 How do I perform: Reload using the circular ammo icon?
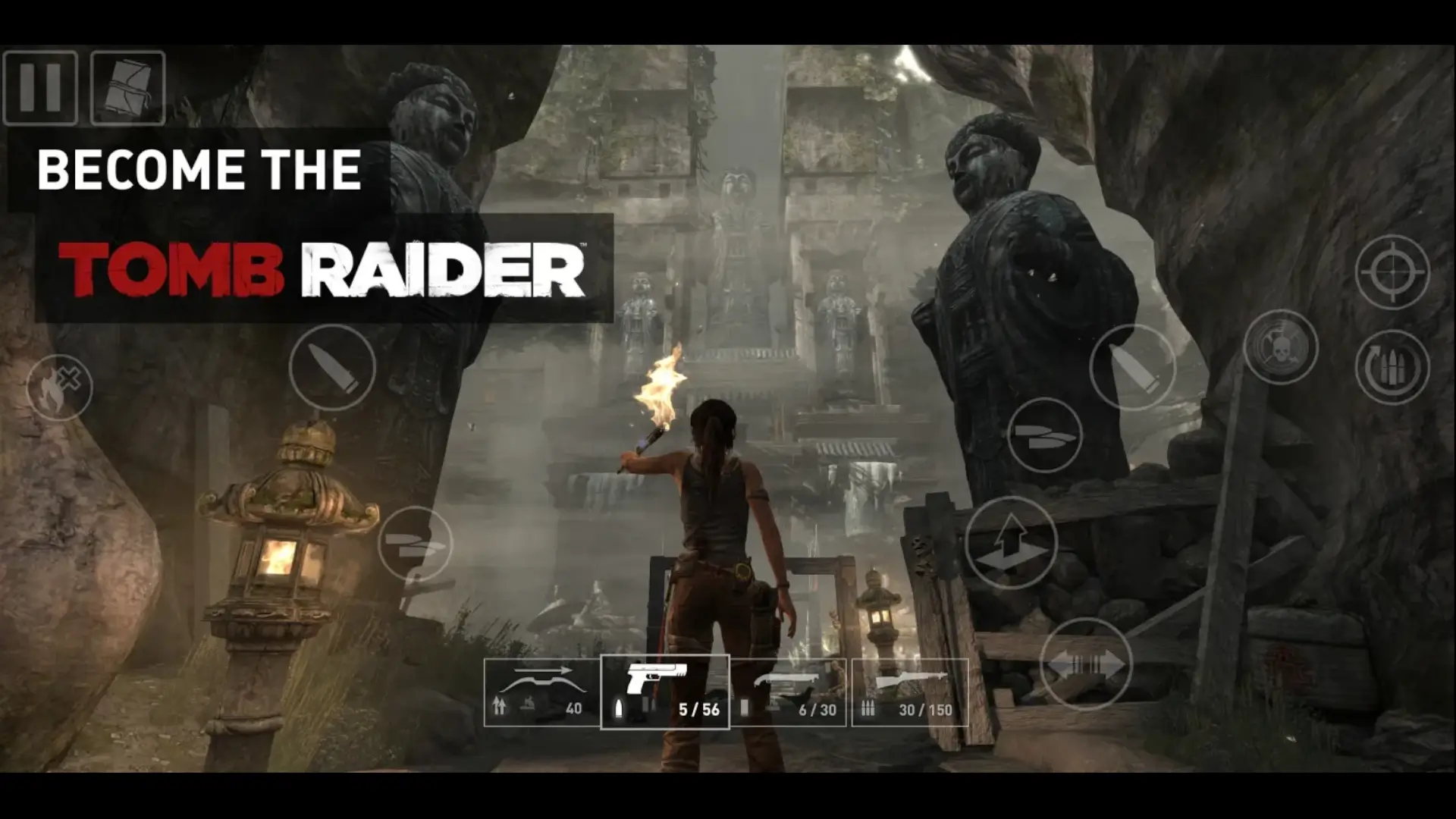1392,367
